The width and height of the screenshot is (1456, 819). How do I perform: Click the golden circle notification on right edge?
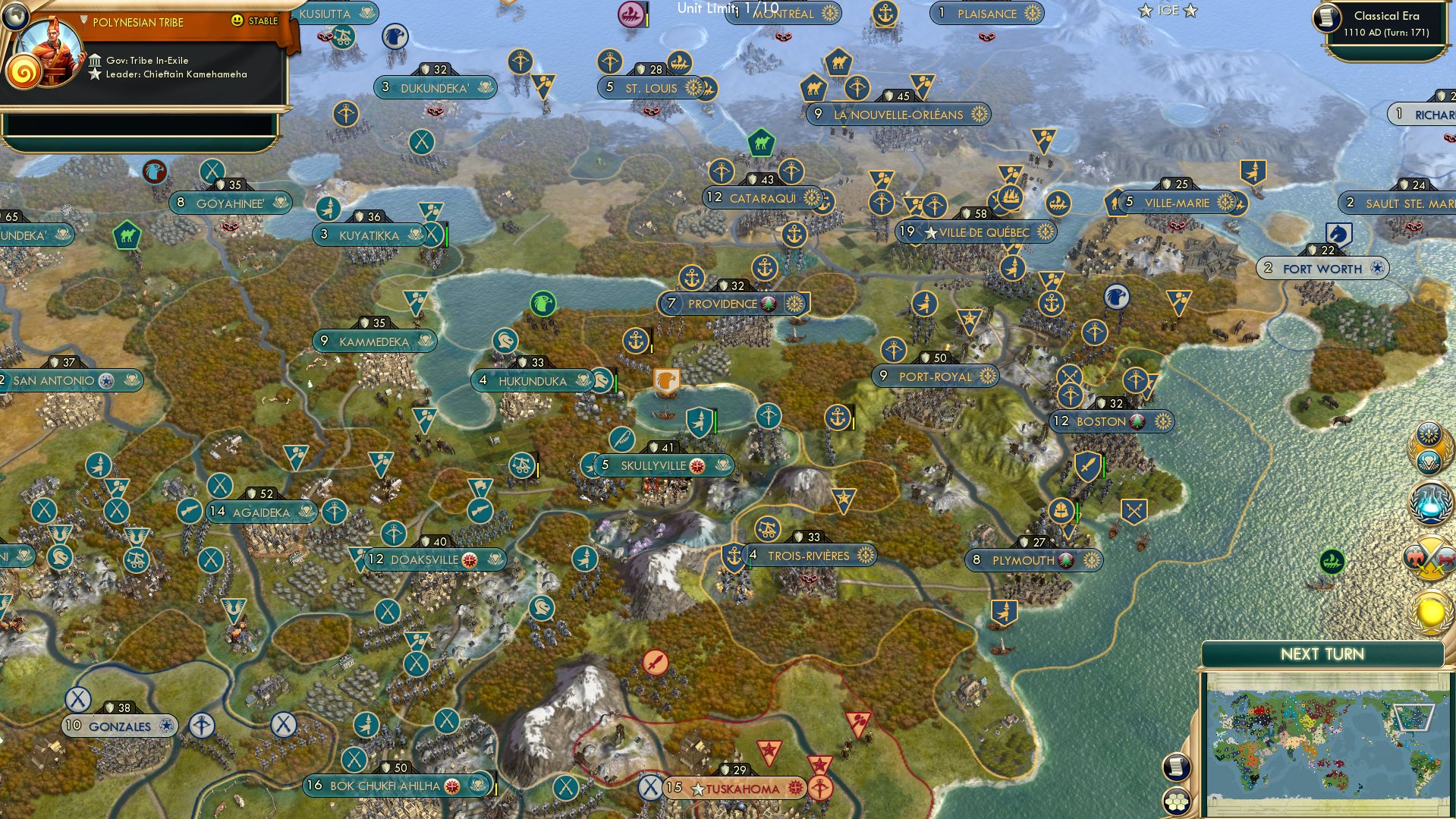(1429, 613)
